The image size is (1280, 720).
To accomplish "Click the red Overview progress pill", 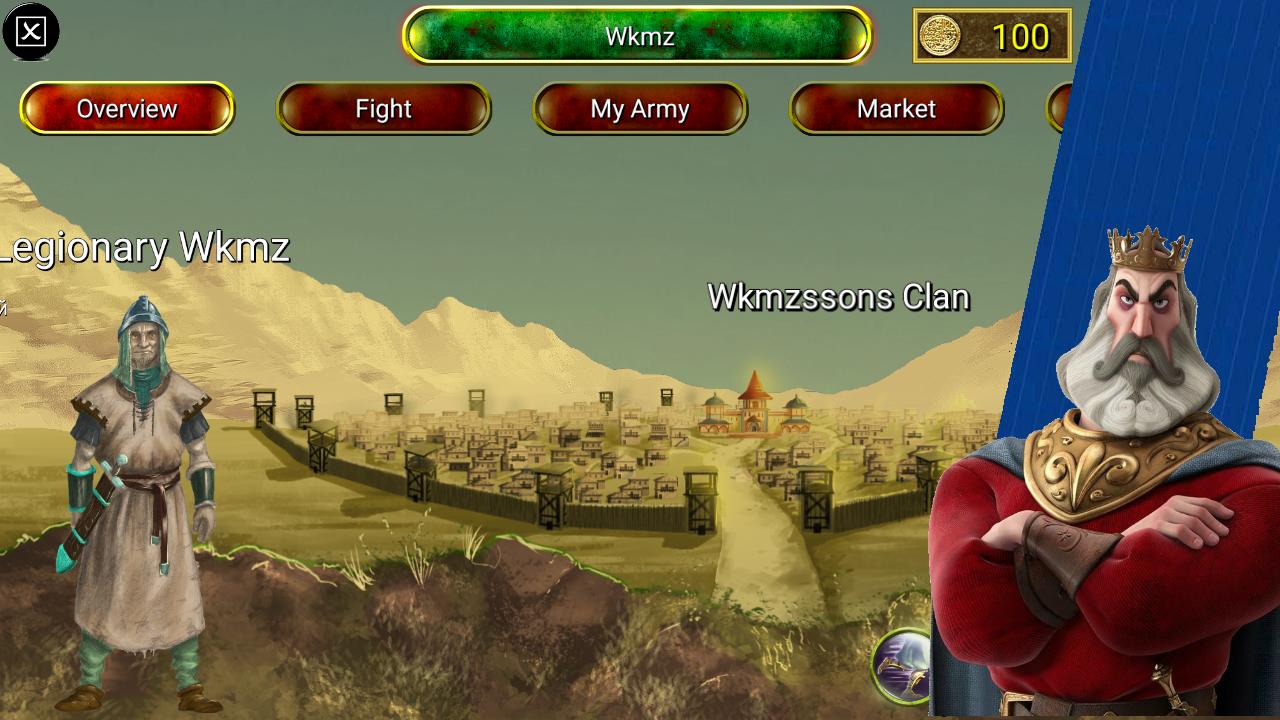I will click(x=127, y=108).
